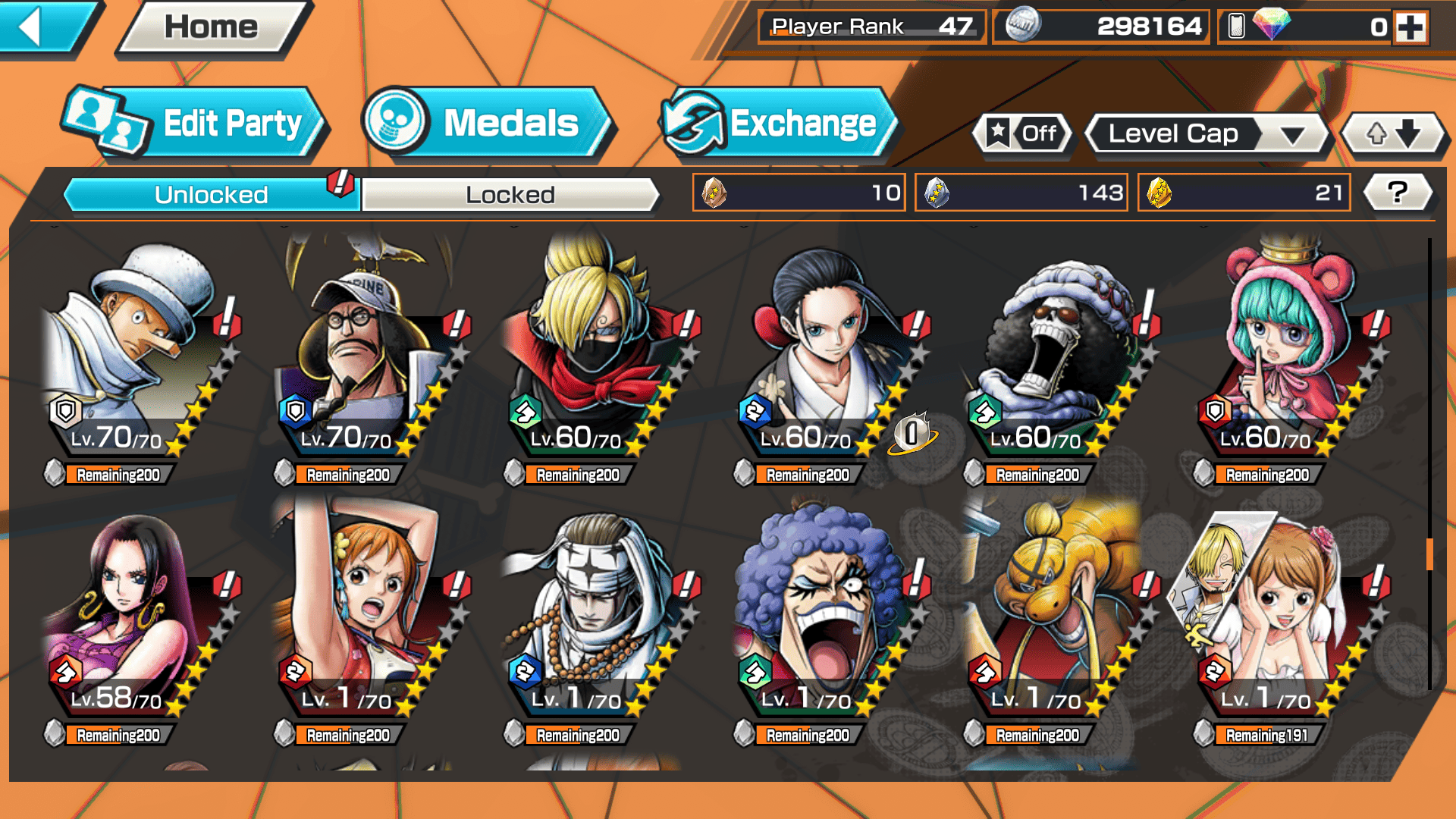The image size is (1456, 819).
Task: Open the Medals screen
Action: pos(488,124)
